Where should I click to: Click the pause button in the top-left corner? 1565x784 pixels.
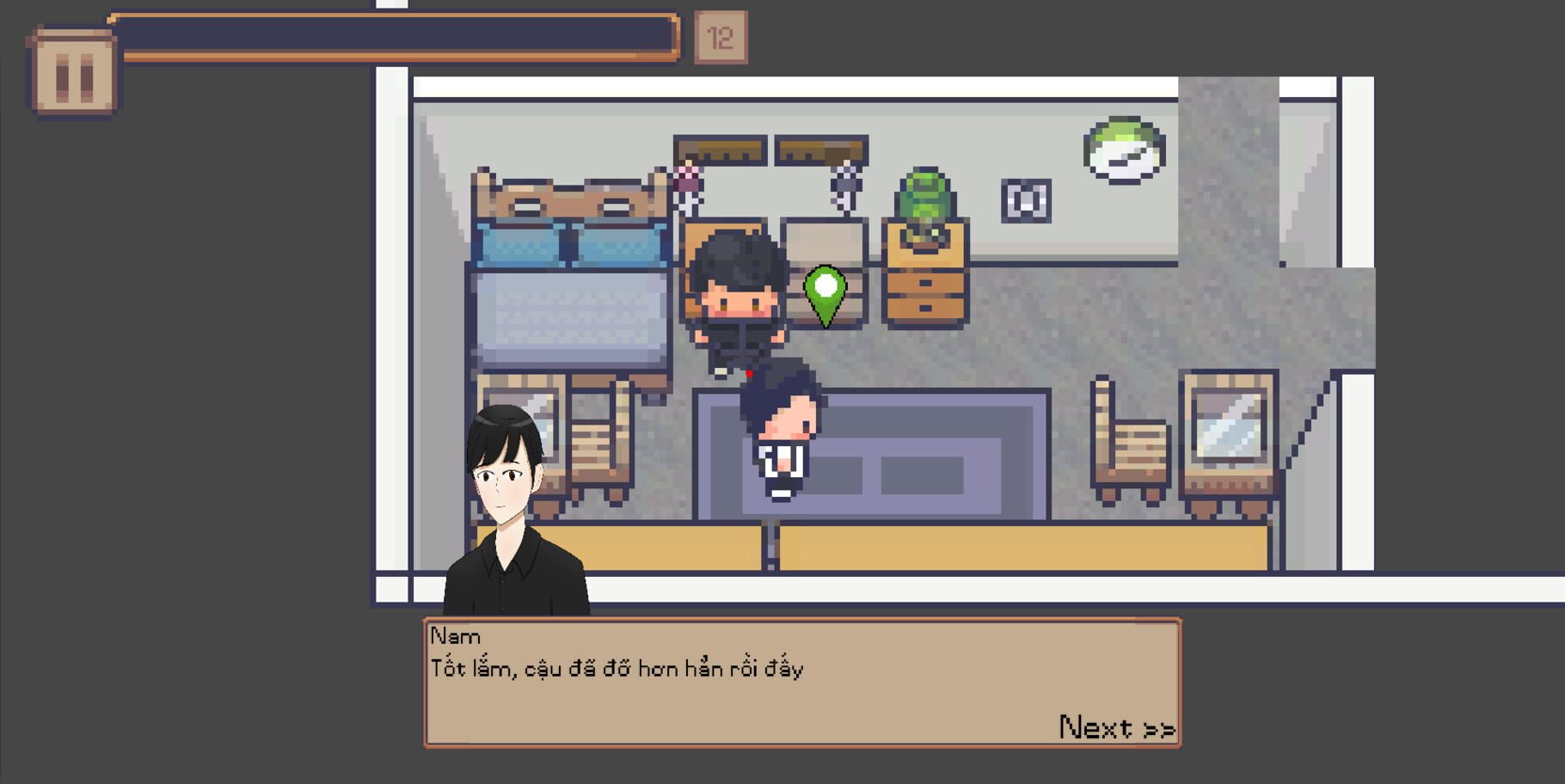(x=73, y=60)
